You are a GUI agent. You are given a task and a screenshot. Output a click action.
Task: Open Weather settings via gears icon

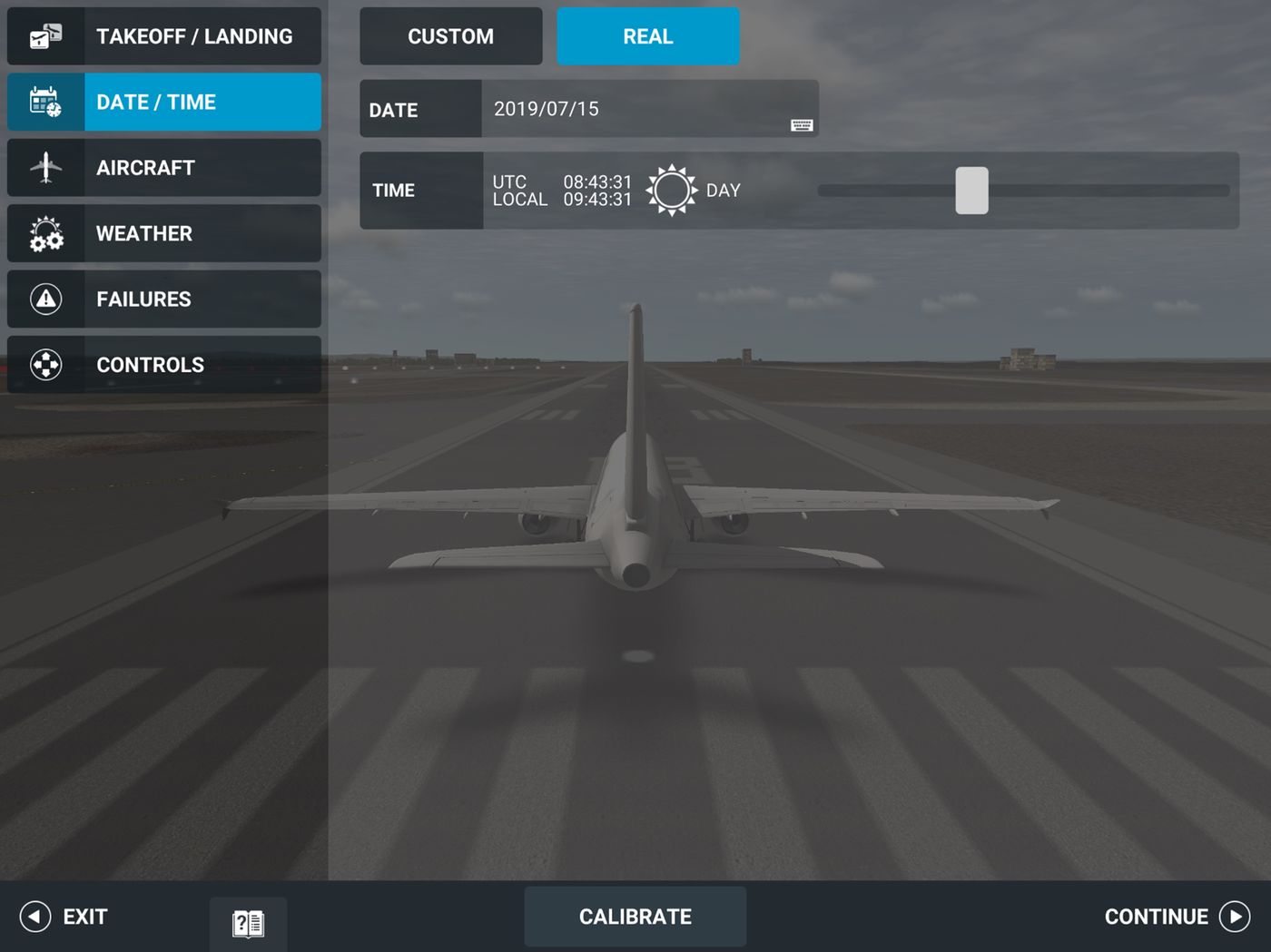pos(45,233)
